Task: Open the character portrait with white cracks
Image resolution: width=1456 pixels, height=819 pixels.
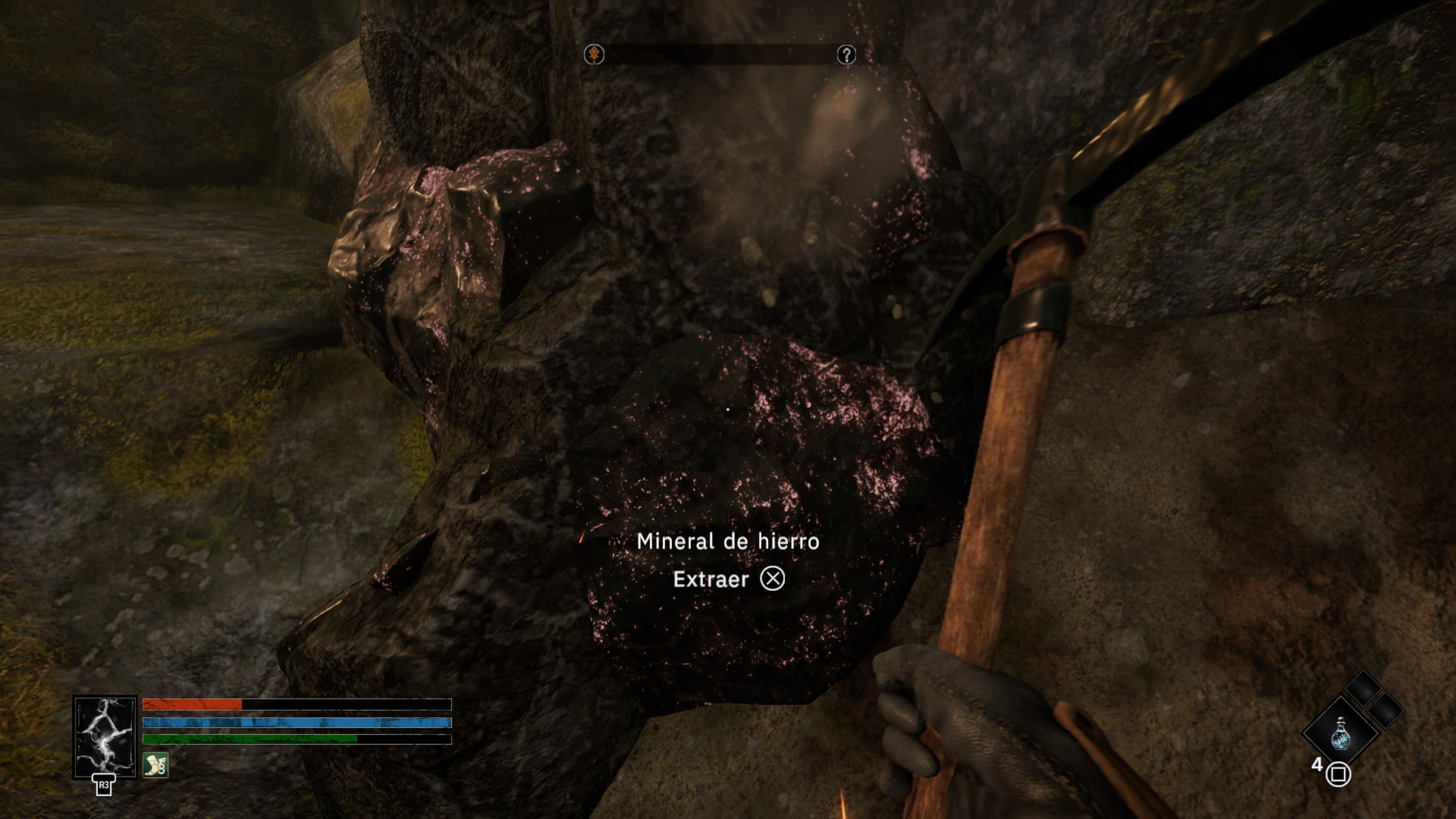Action: 105,736
